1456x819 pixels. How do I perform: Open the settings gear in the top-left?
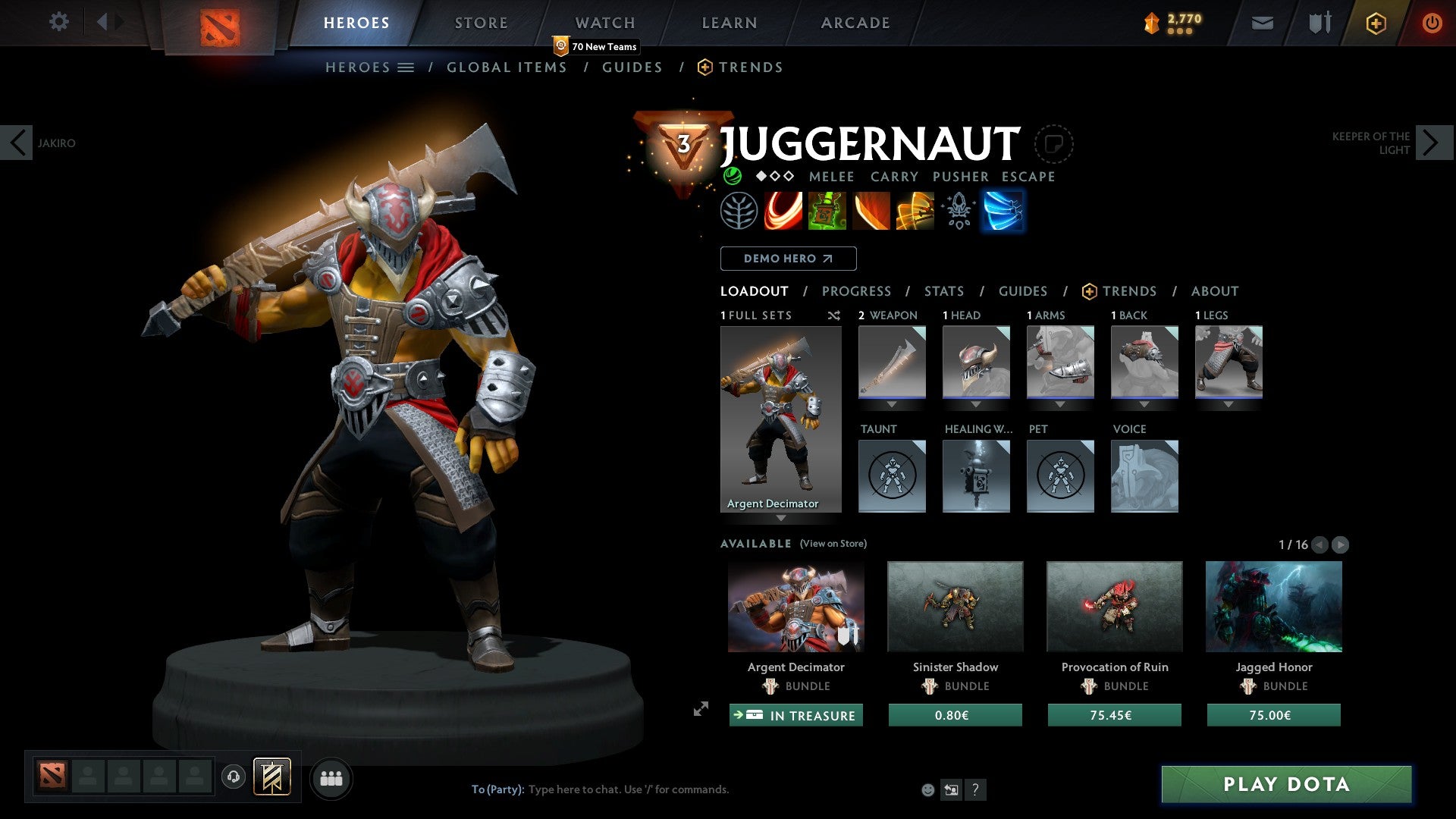tap(58, 22)
